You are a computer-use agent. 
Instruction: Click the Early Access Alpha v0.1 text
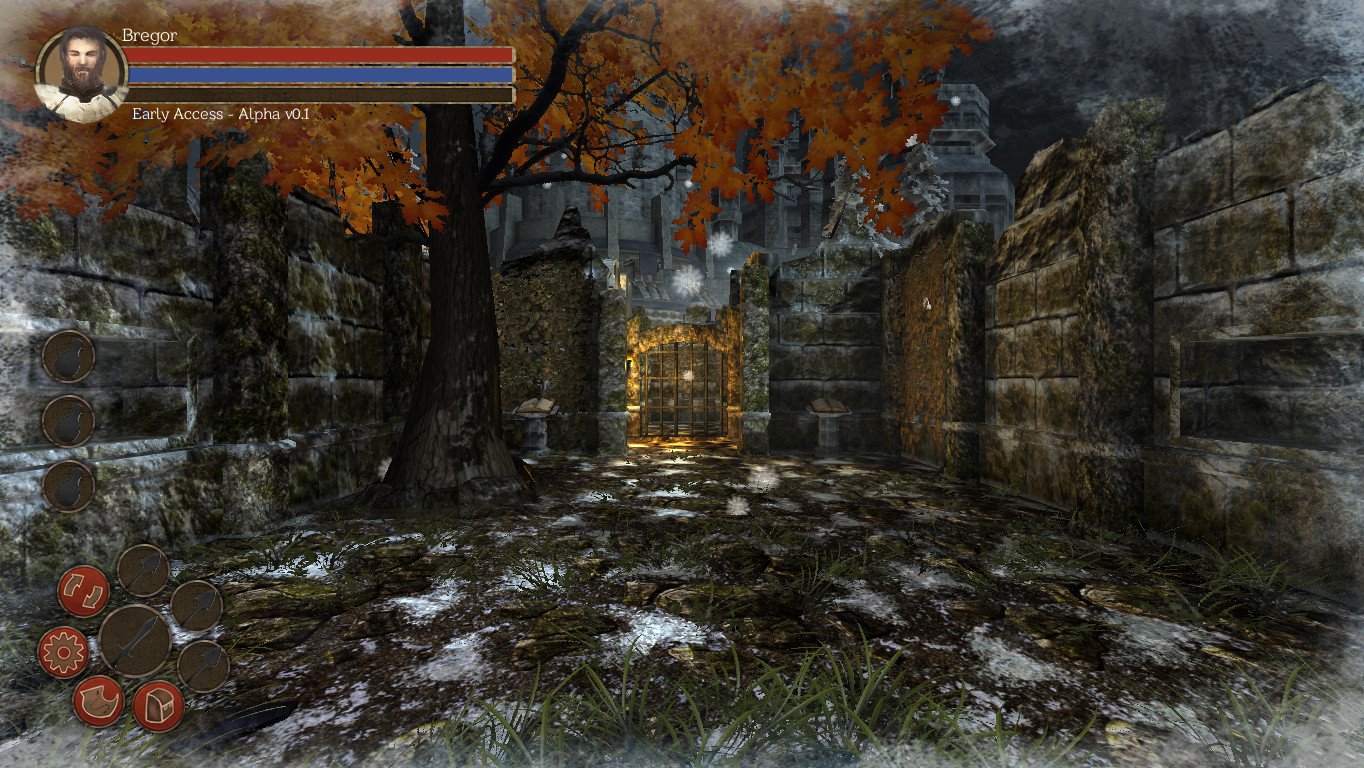[x=218, y=113]
